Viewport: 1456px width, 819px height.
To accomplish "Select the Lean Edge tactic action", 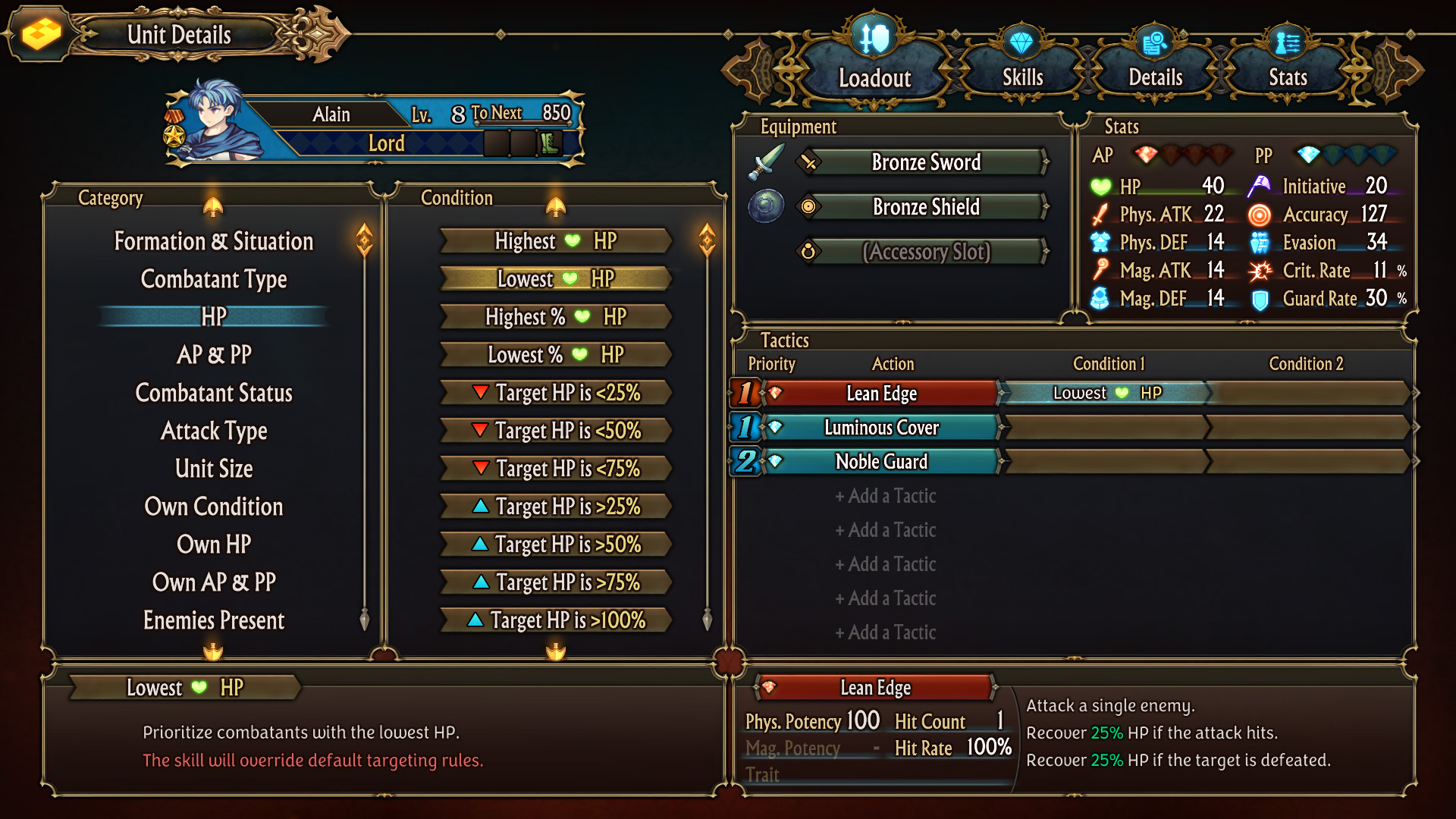I will [881, 394].
